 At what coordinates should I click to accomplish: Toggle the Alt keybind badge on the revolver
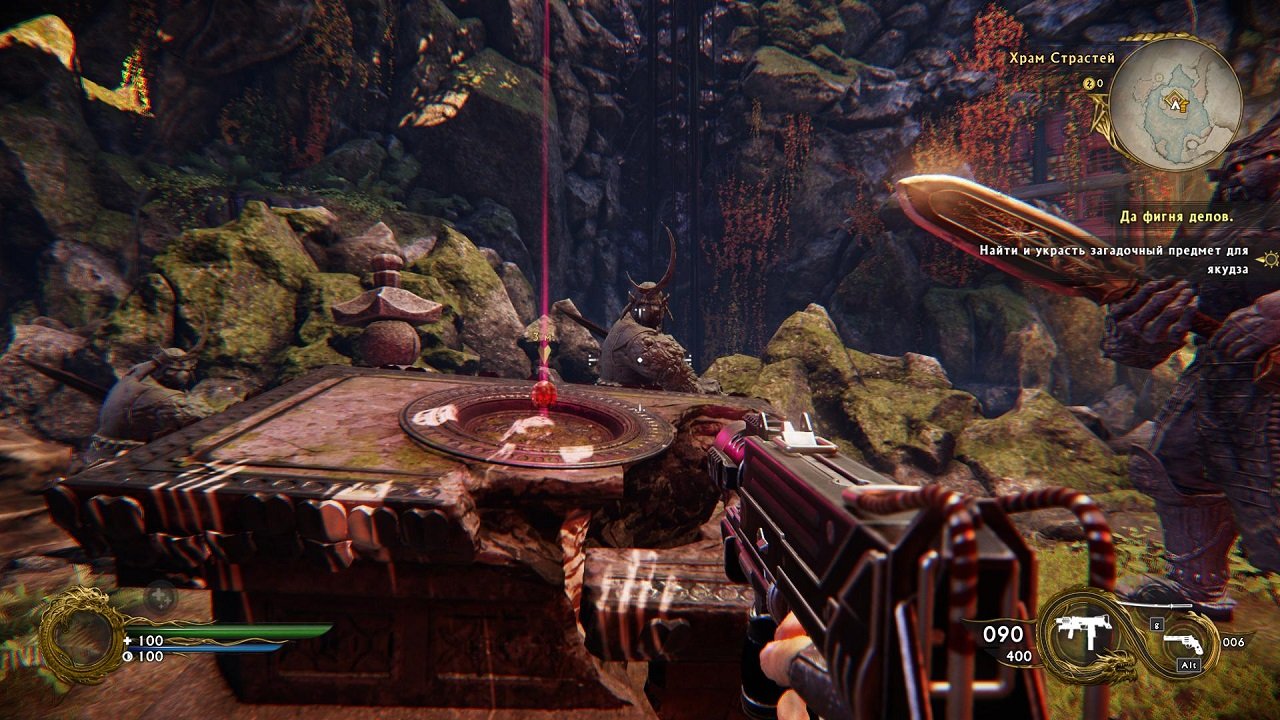pos(1188,664)
